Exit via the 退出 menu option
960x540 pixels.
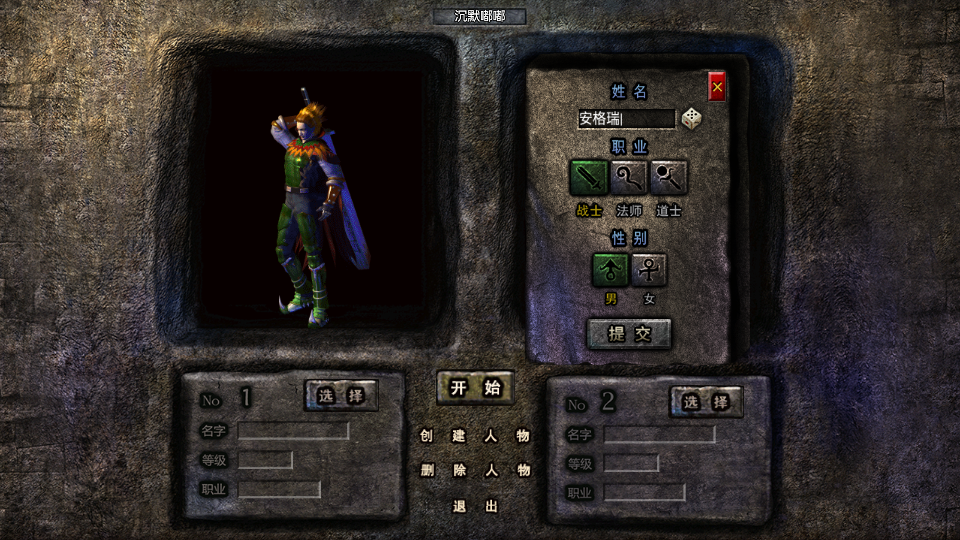click(475, 506)
